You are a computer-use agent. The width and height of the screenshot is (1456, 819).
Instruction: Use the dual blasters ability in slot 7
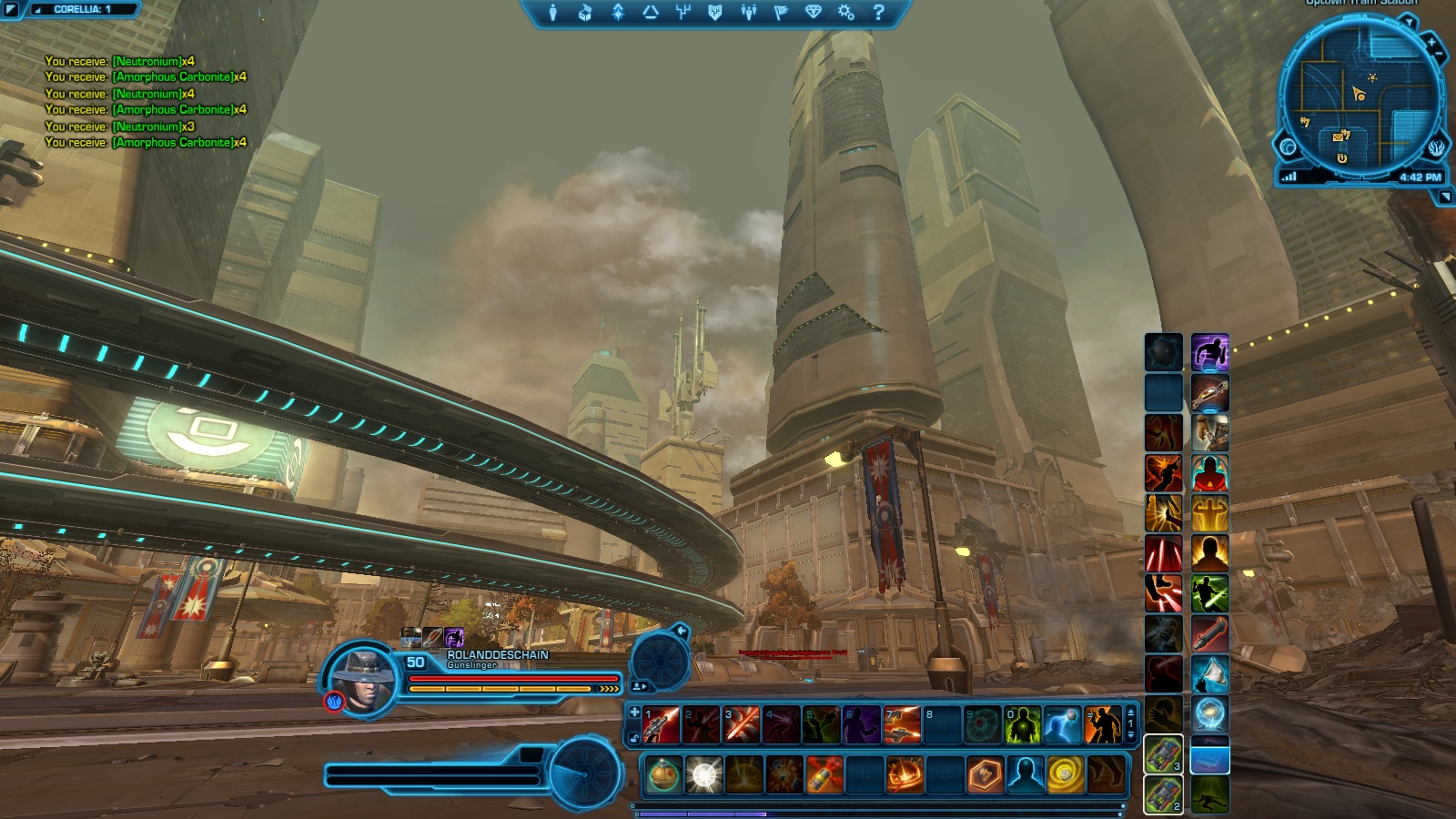pos(902,725)
